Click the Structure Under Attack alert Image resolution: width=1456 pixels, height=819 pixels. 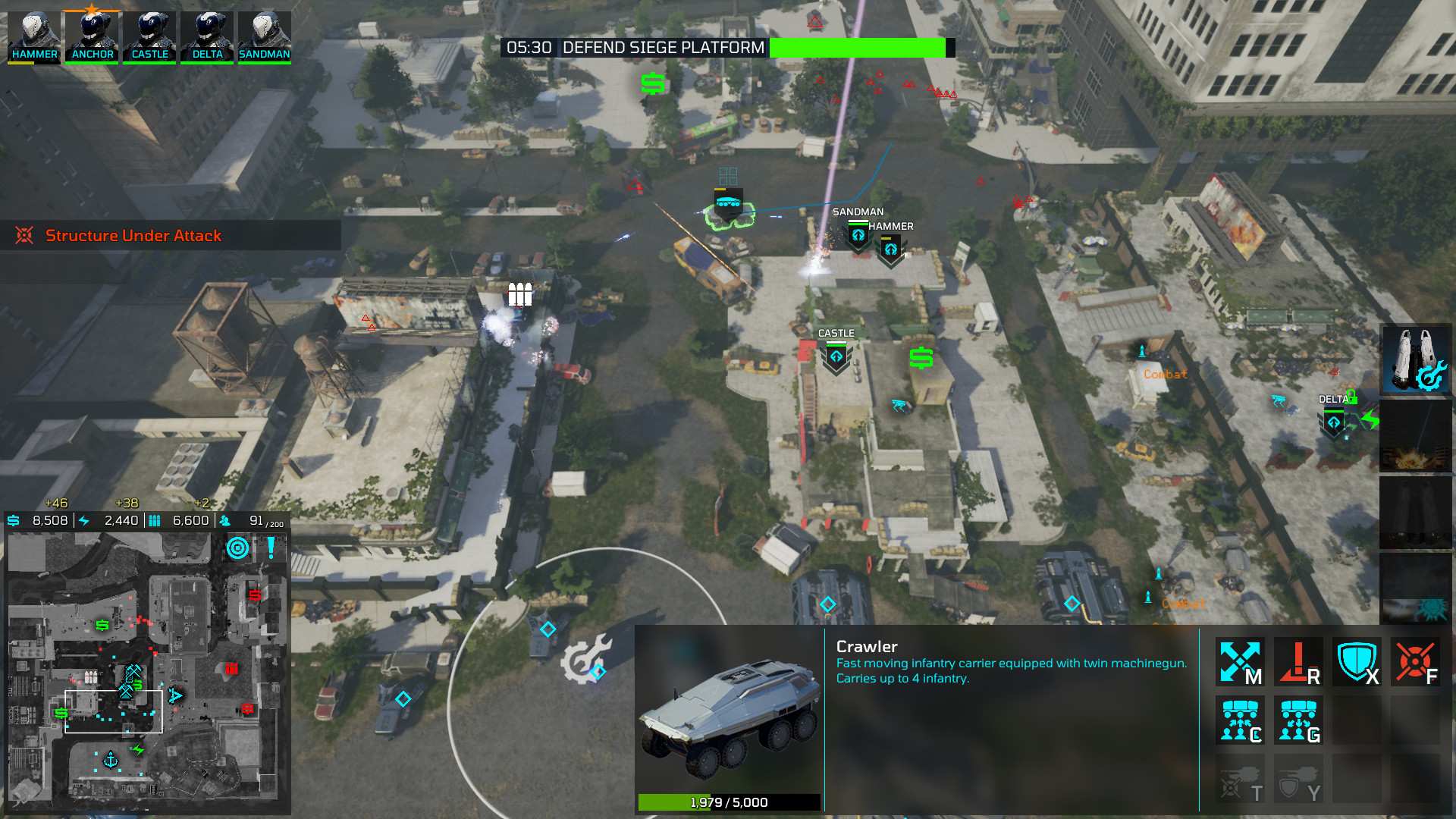click(x=133, y=235)
